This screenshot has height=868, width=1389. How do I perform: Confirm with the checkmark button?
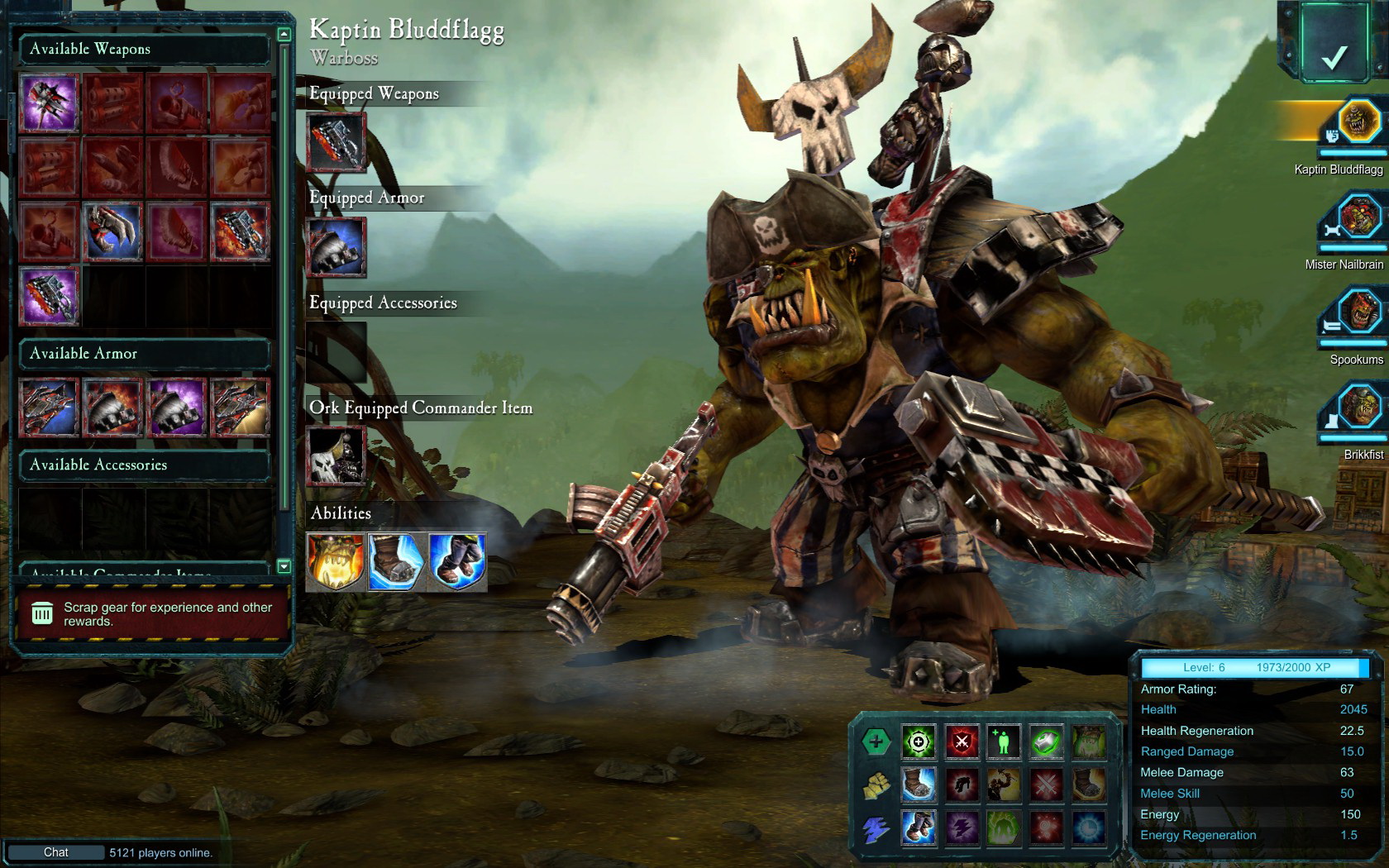coord(1334,56)
